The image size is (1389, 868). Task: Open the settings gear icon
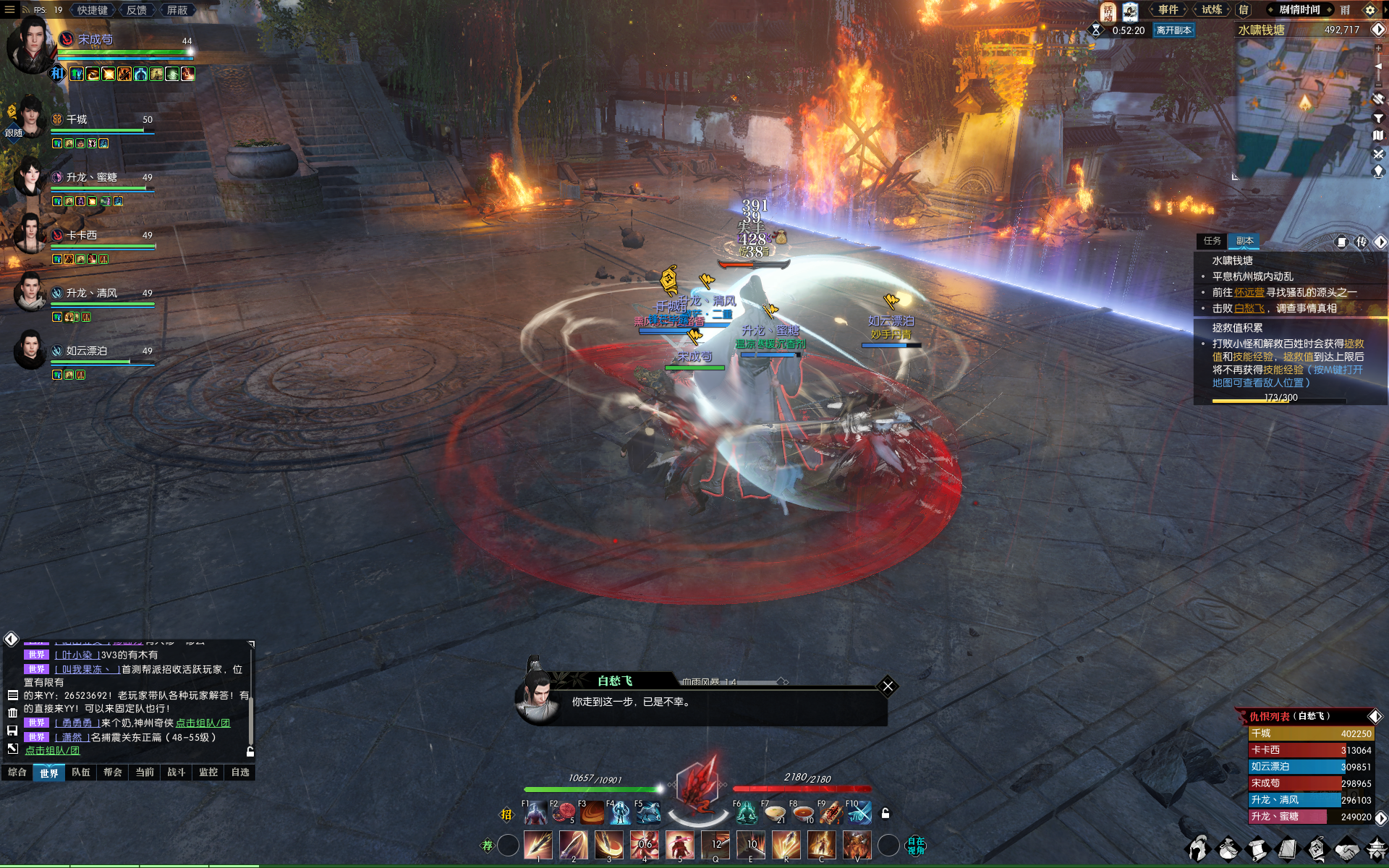pos(1369,10)
